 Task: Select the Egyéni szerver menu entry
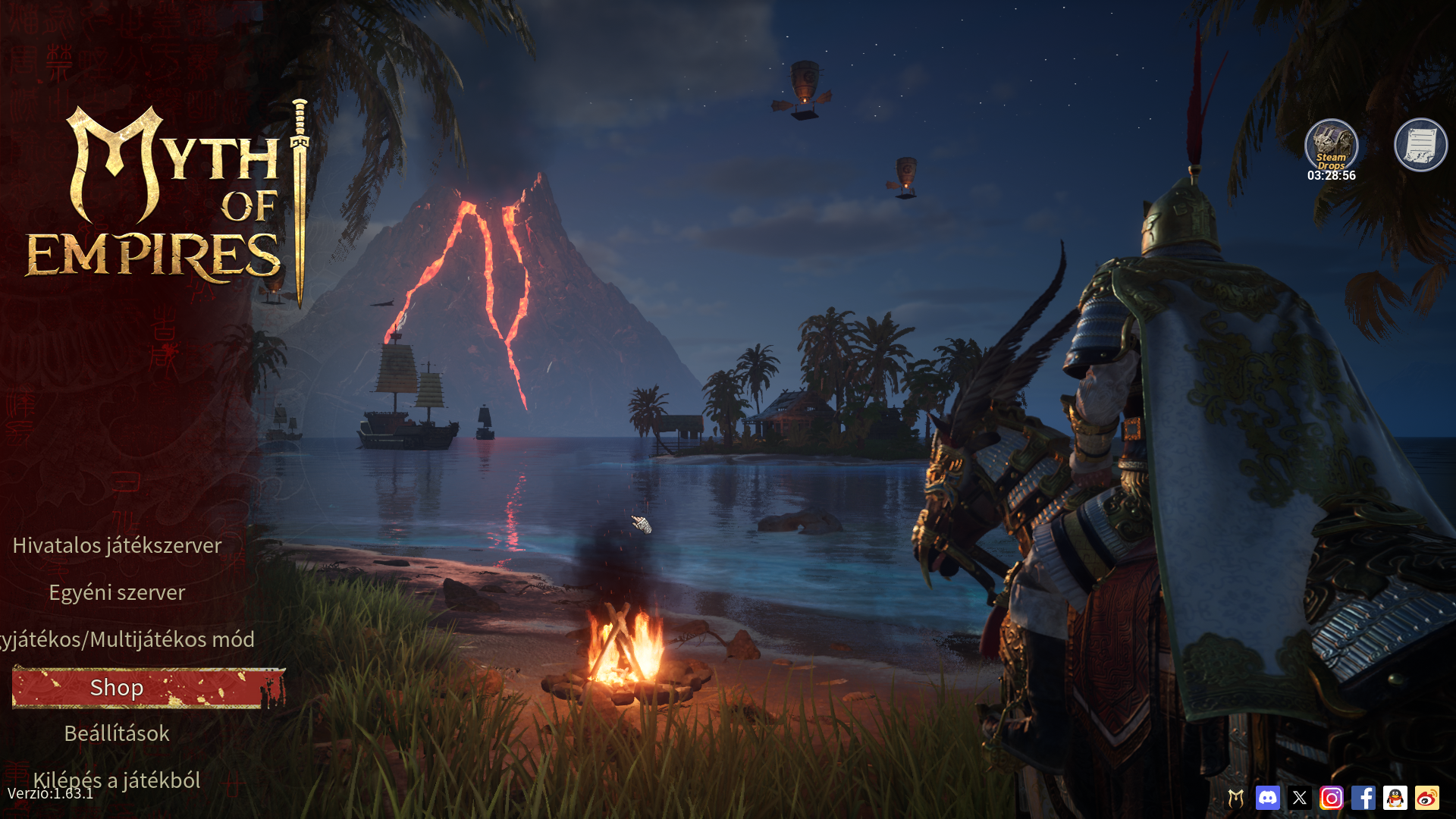pos(117,592)
